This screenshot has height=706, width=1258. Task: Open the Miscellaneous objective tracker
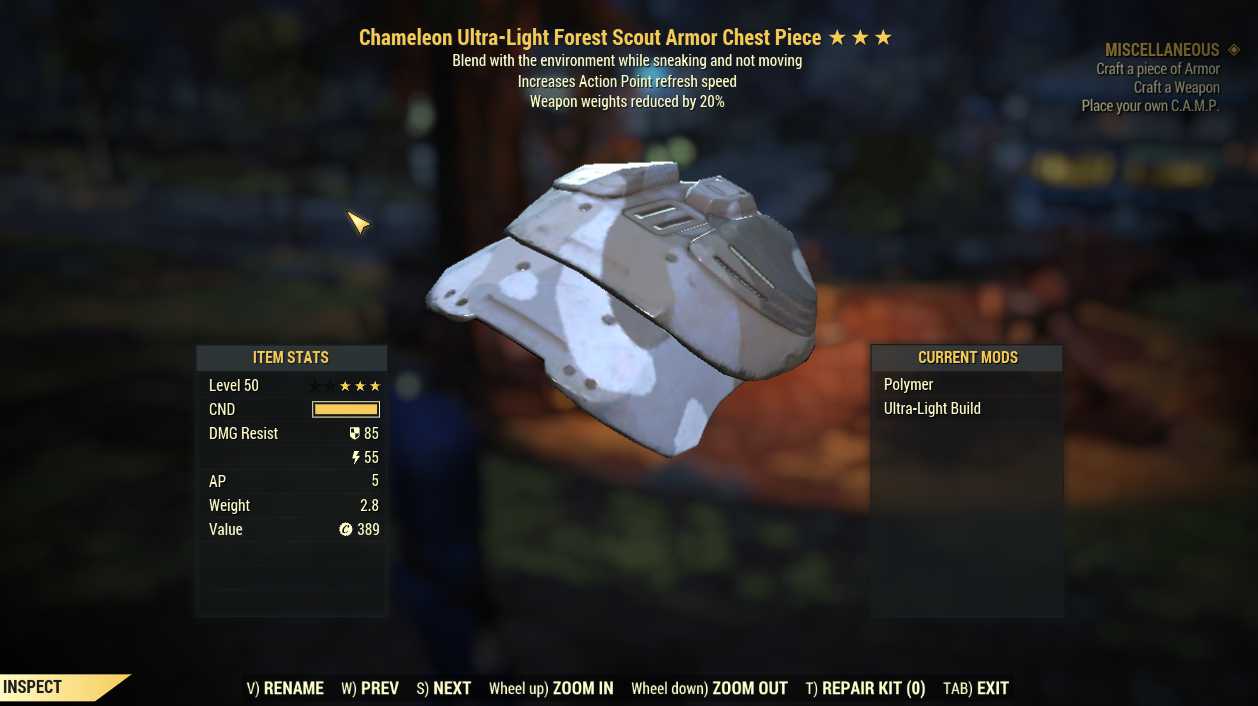click(x=1162, y=50)
